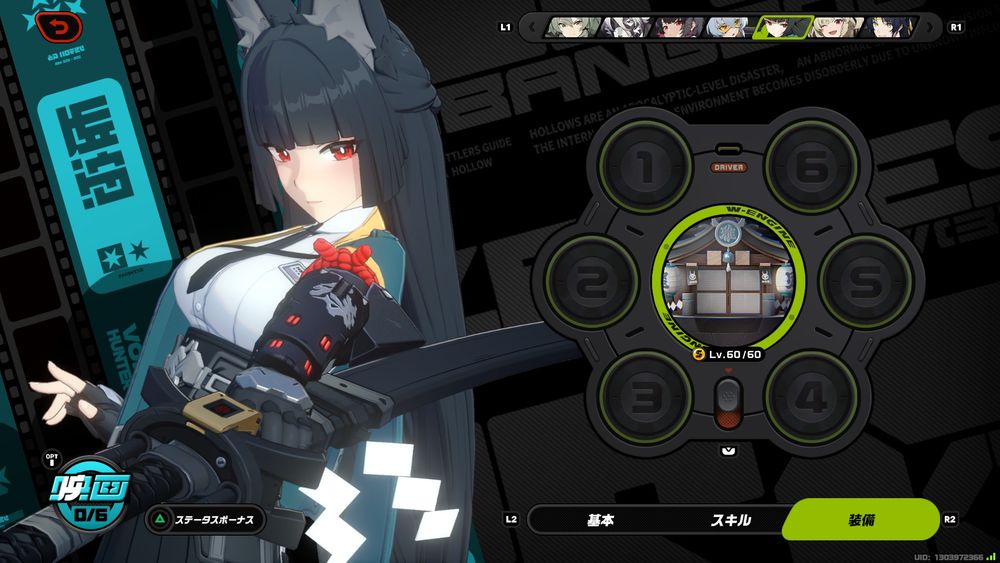
Task: Switch to the スキル tab
Action: coord(730,520)
